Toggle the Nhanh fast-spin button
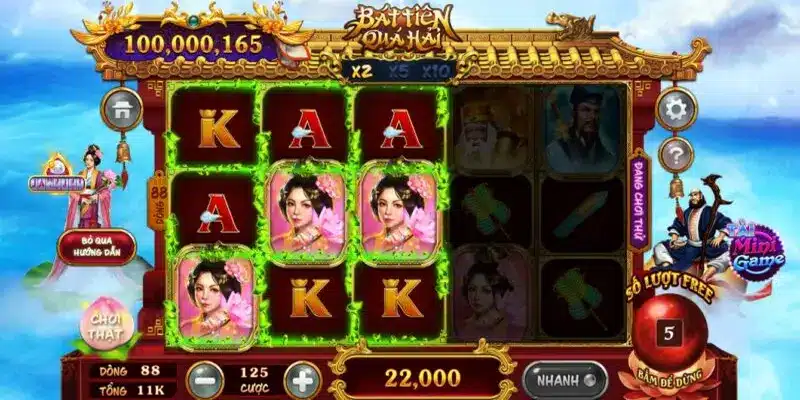The height and width of the screenshot is (400, 800). coord(564,380)
